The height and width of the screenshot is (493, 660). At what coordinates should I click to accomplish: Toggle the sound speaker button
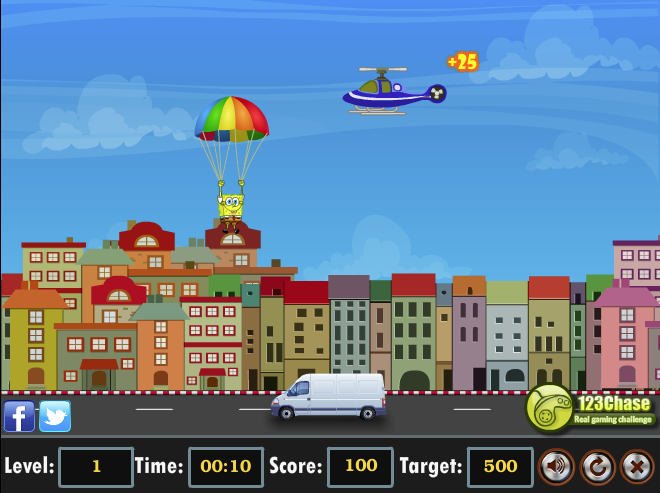click(557, 466)
